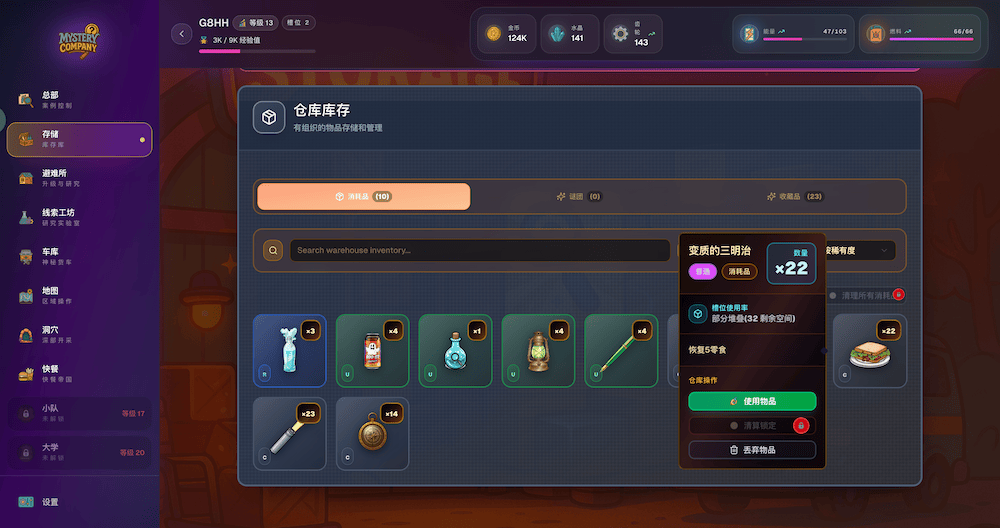The height and width of the screenshot is (528, 1000).
Task: Use the item with 使用物品 button
Action: pyautogui.click(x=752, y=401)
